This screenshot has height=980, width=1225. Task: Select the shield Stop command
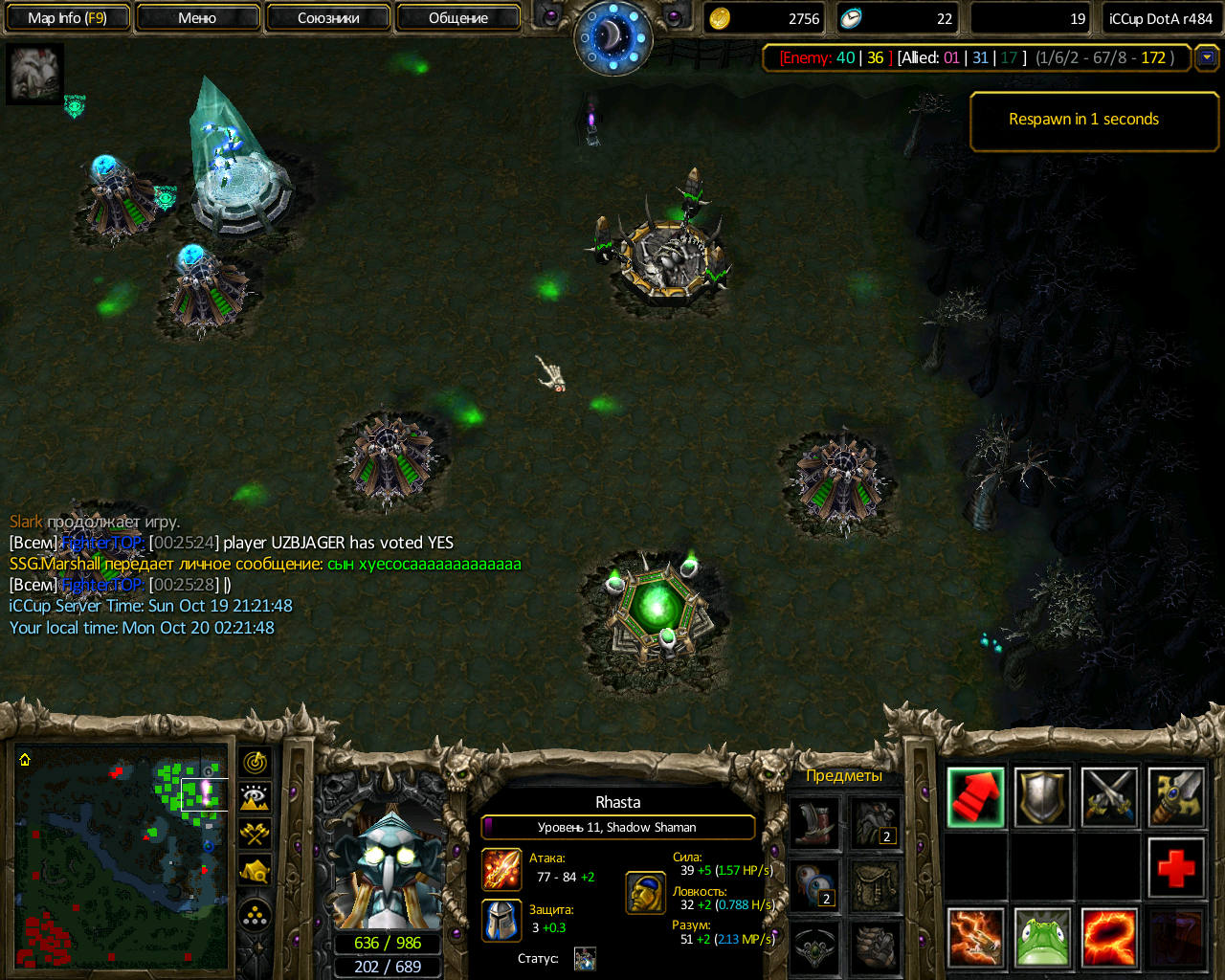point(1042,797)
